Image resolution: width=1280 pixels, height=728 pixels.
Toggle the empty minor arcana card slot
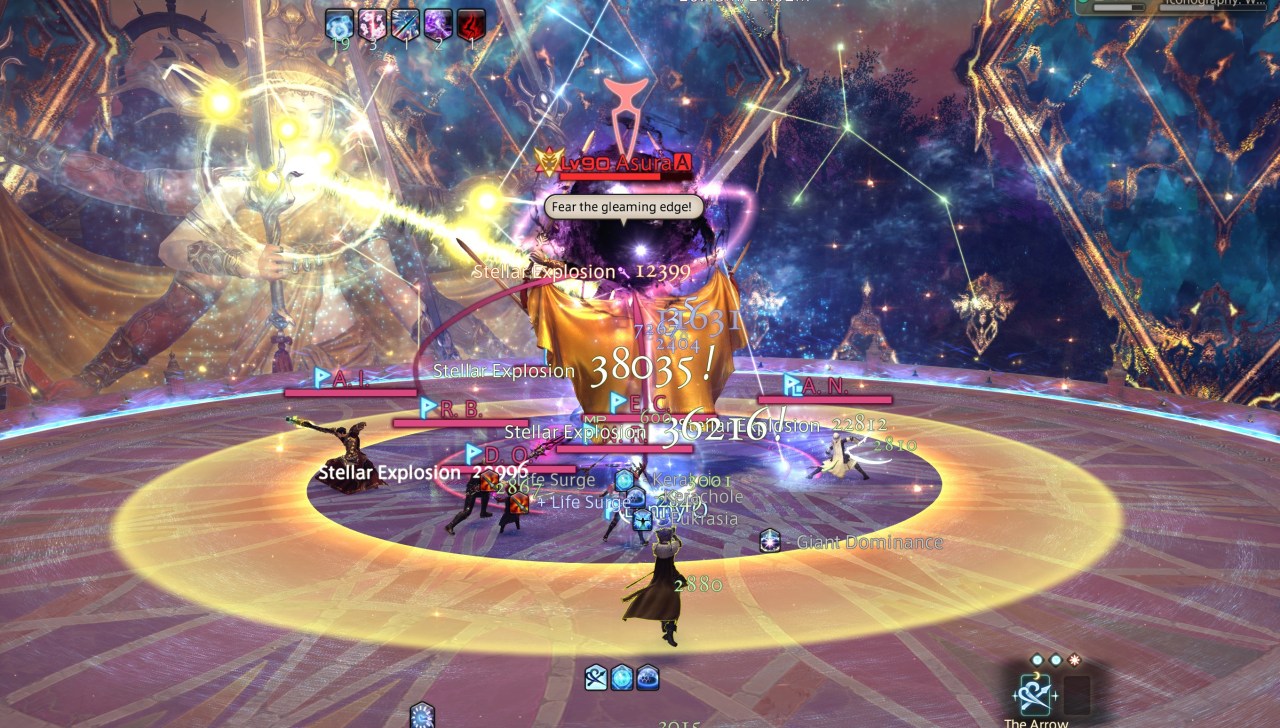tap(1077, 694)
